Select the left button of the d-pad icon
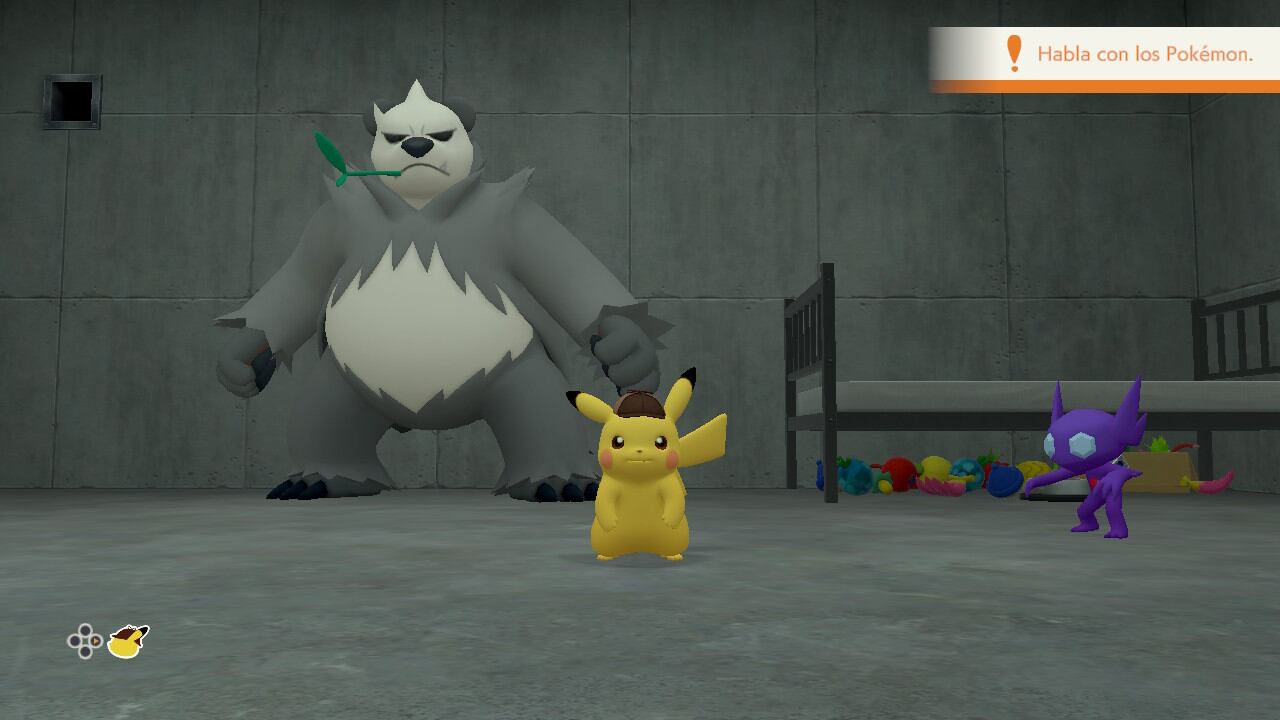The image size is (1280, 720). point(73,641)
